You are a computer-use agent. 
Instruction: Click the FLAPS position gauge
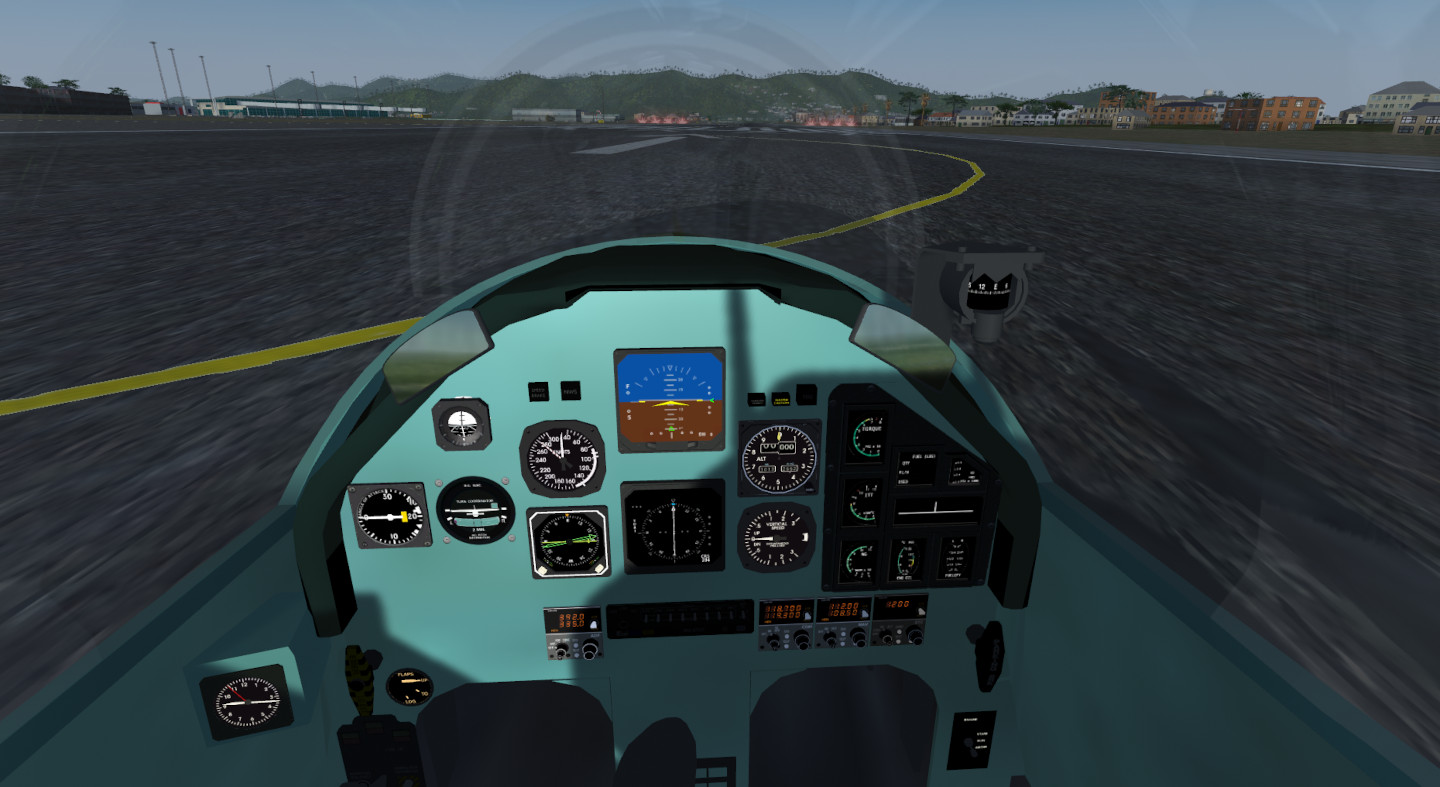tap(410, 686)
